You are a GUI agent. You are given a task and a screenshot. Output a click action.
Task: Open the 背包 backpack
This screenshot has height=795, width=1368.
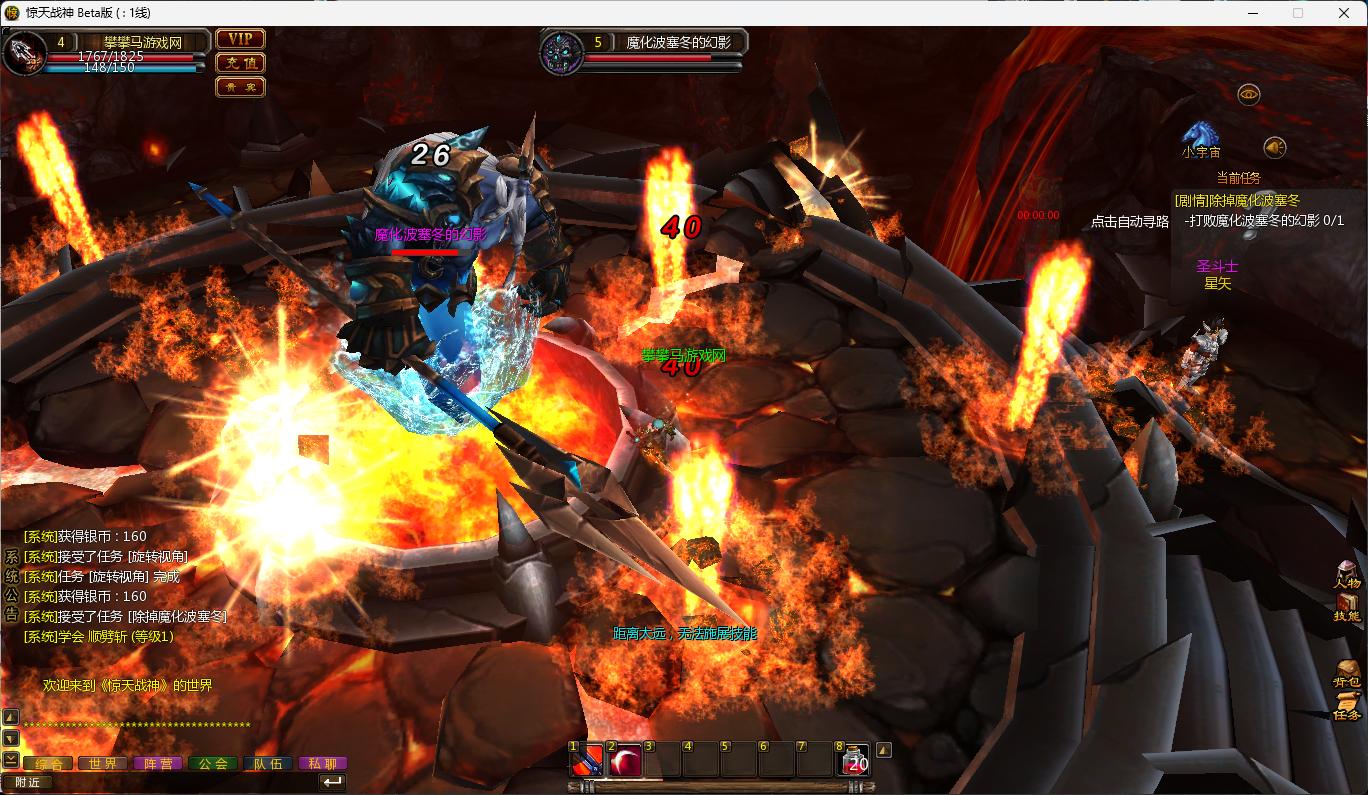(x=1347, y=673)
